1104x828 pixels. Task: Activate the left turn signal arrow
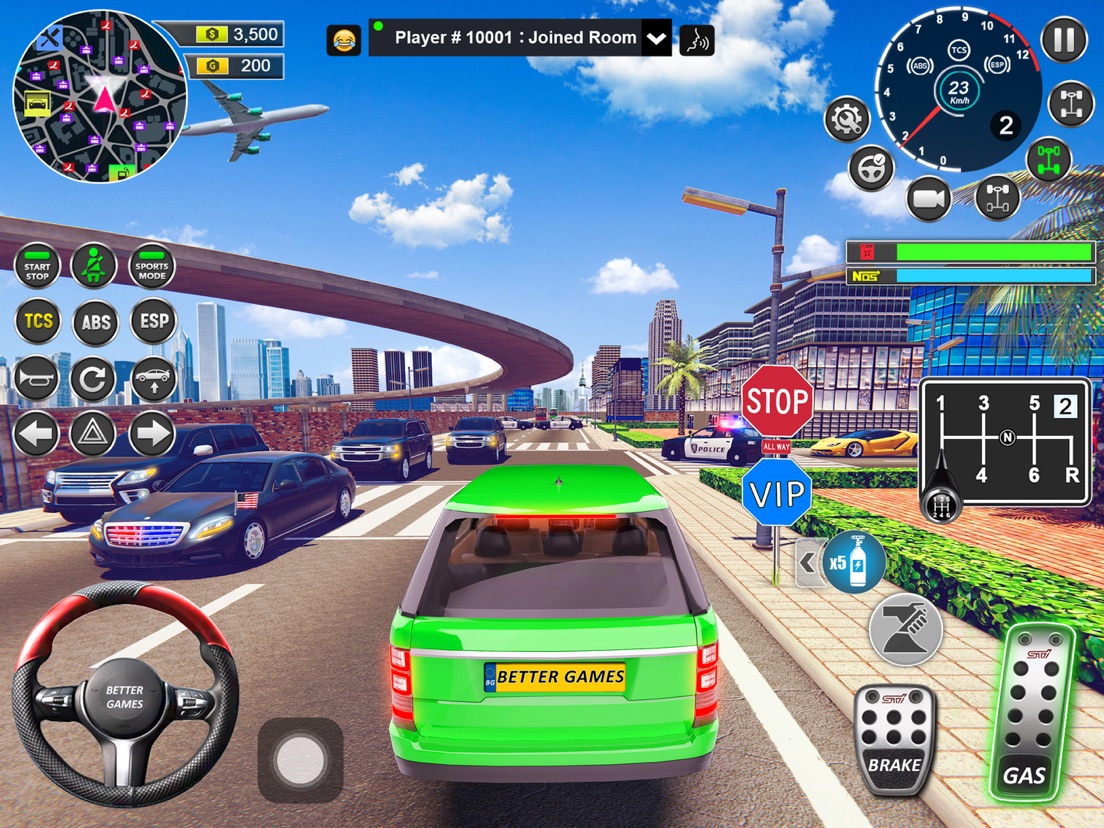coord(37,434)
